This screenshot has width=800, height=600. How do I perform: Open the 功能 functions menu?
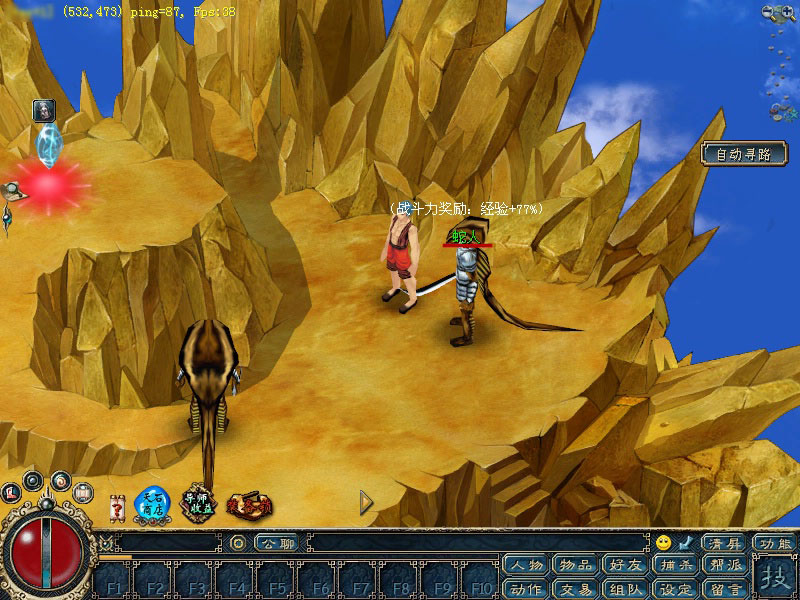(774, 543)
